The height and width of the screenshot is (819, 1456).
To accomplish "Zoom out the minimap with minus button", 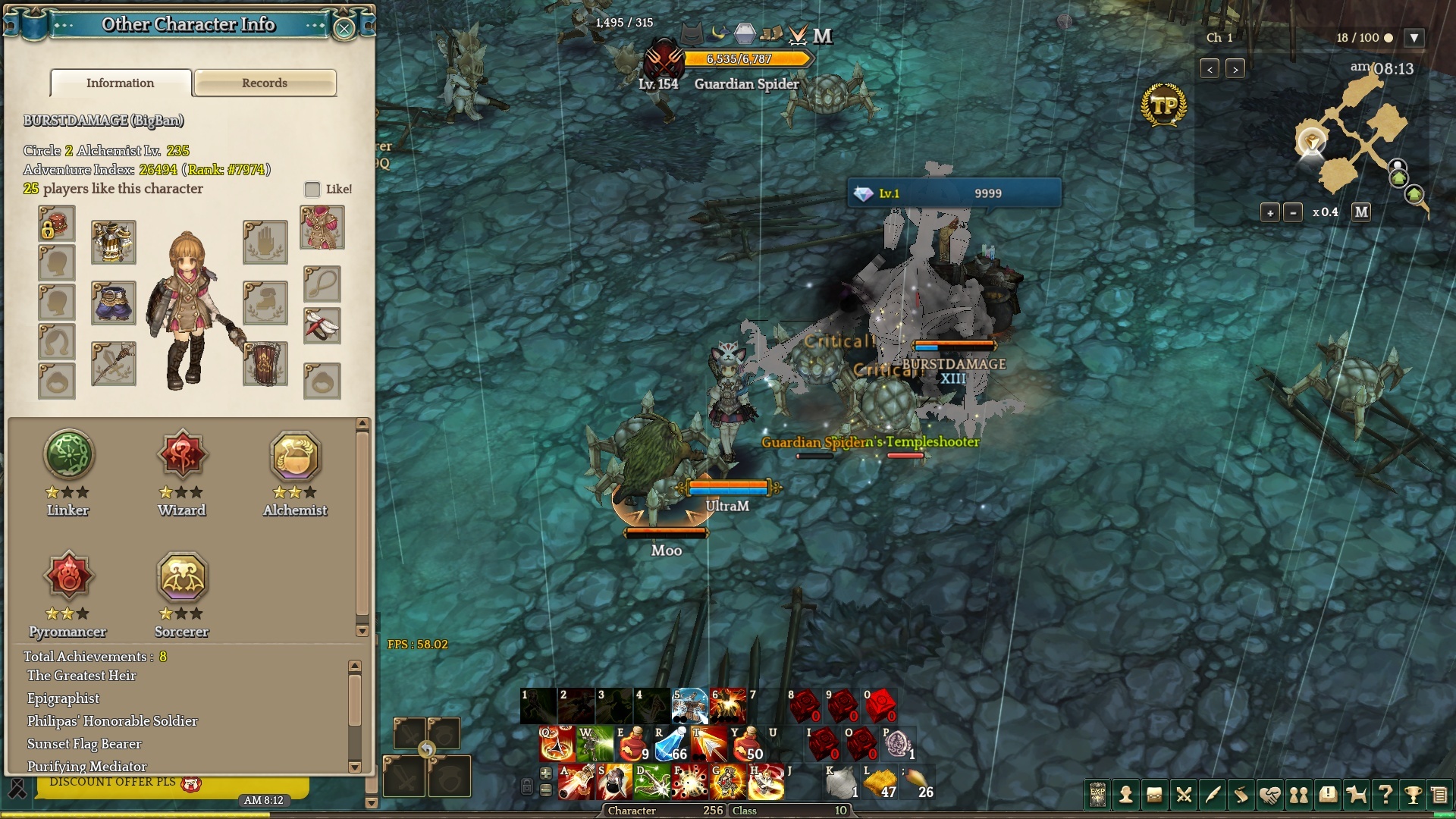I will 1293,212.
